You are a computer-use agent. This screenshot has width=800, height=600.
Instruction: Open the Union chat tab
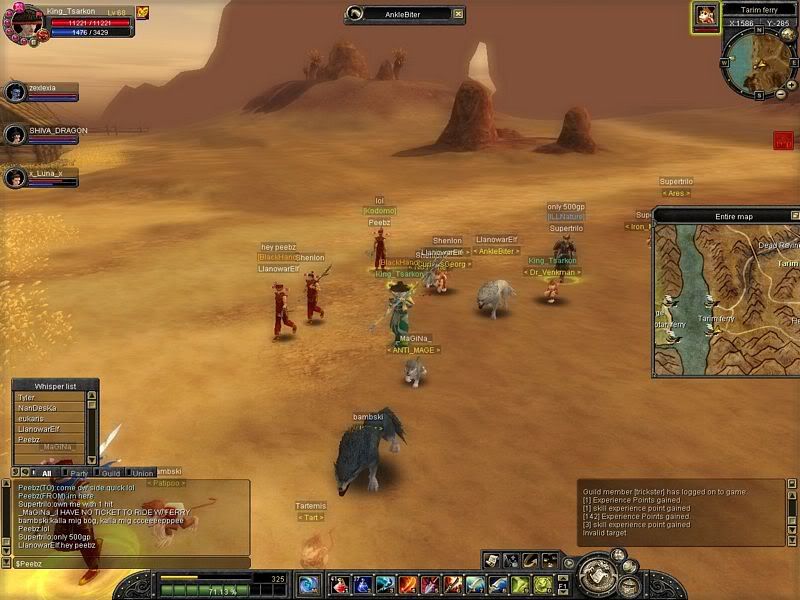pos(142,473)
